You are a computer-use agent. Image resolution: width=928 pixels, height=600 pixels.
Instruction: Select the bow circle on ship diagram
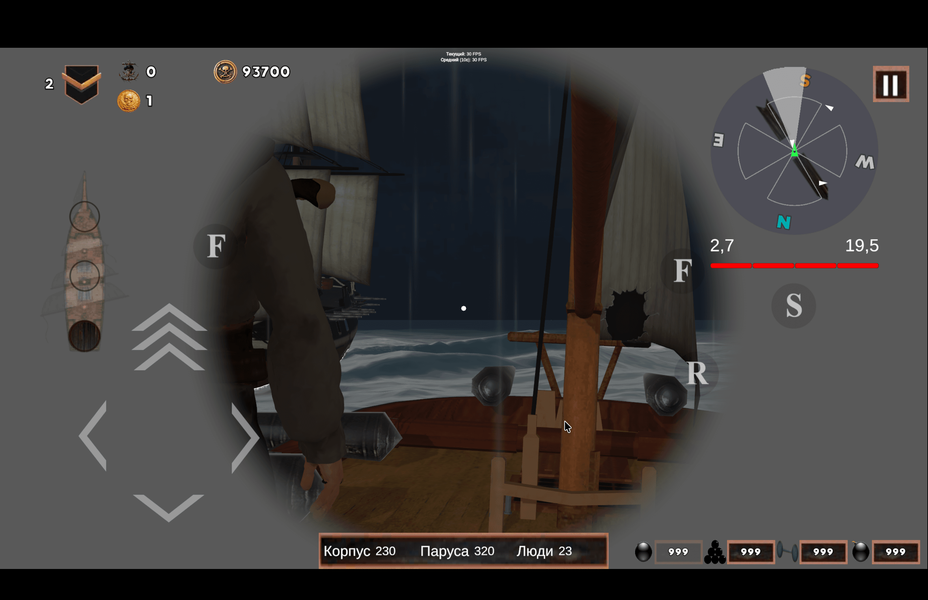[x=85, y=215]
